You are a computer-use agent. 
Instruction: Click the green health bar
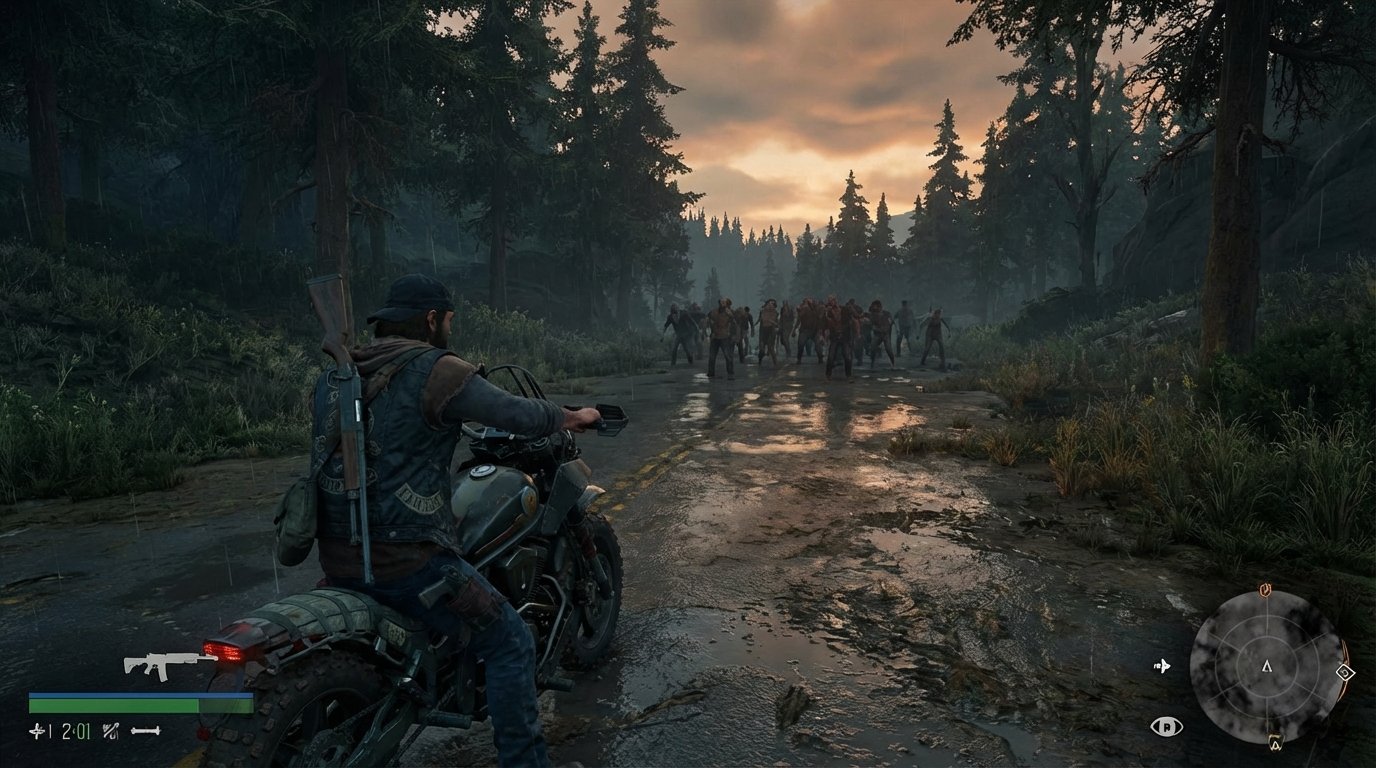pyautogui.click(x=140, y=706)
